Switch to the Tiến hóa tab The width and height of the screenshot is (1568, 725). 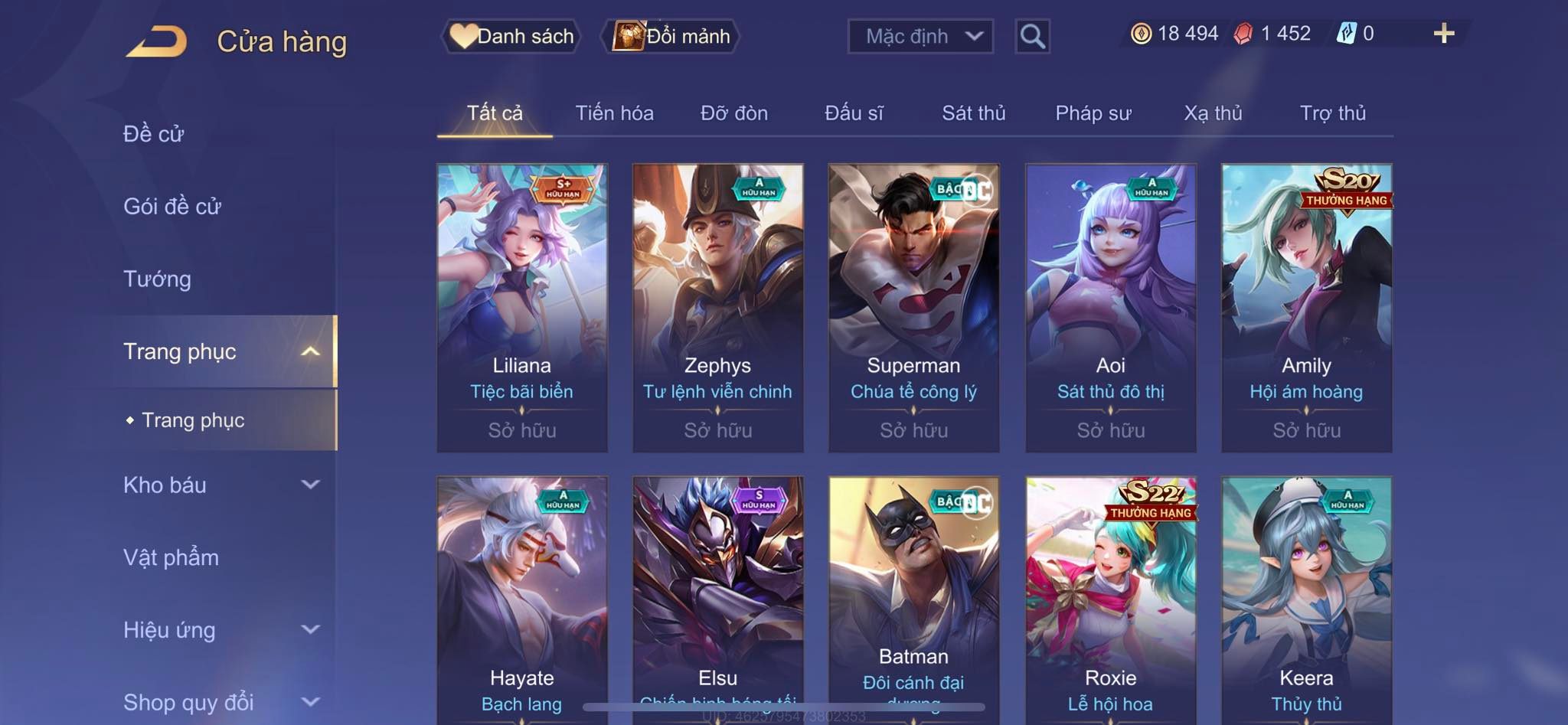click(x=614, y=113)
